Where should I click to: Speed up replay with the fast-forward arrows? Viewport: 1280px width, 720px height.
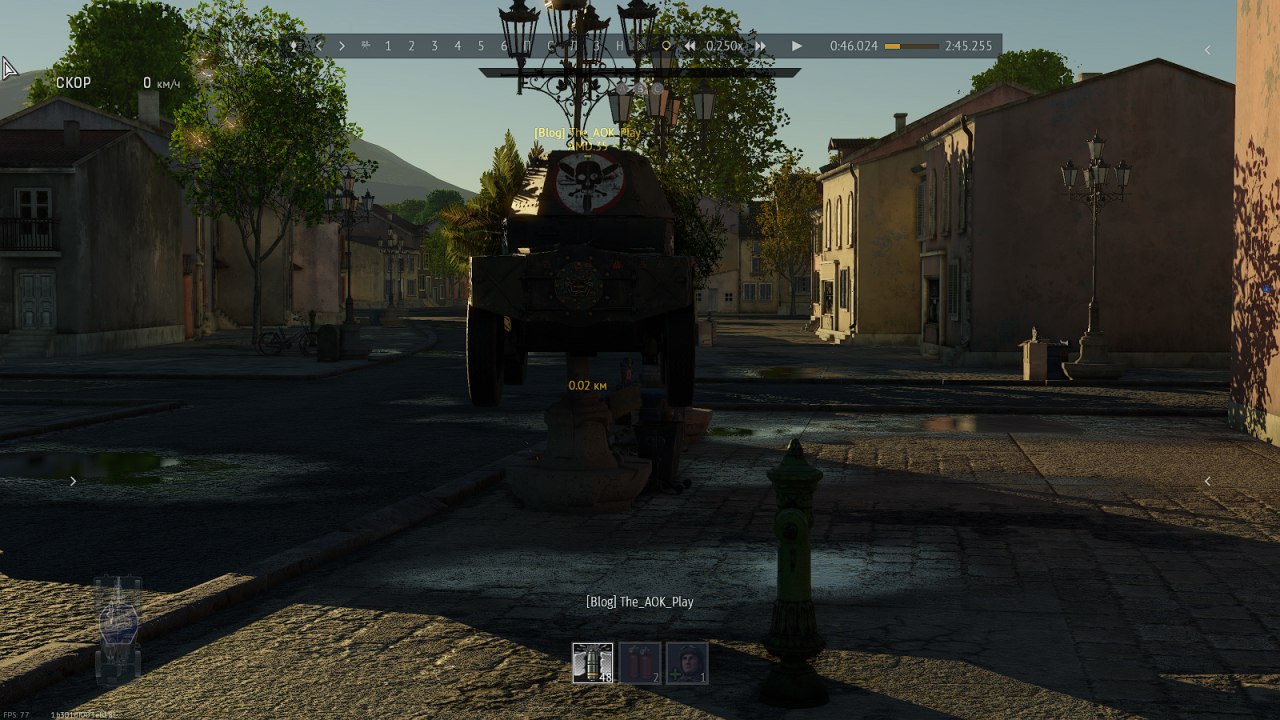coord(761,46)
